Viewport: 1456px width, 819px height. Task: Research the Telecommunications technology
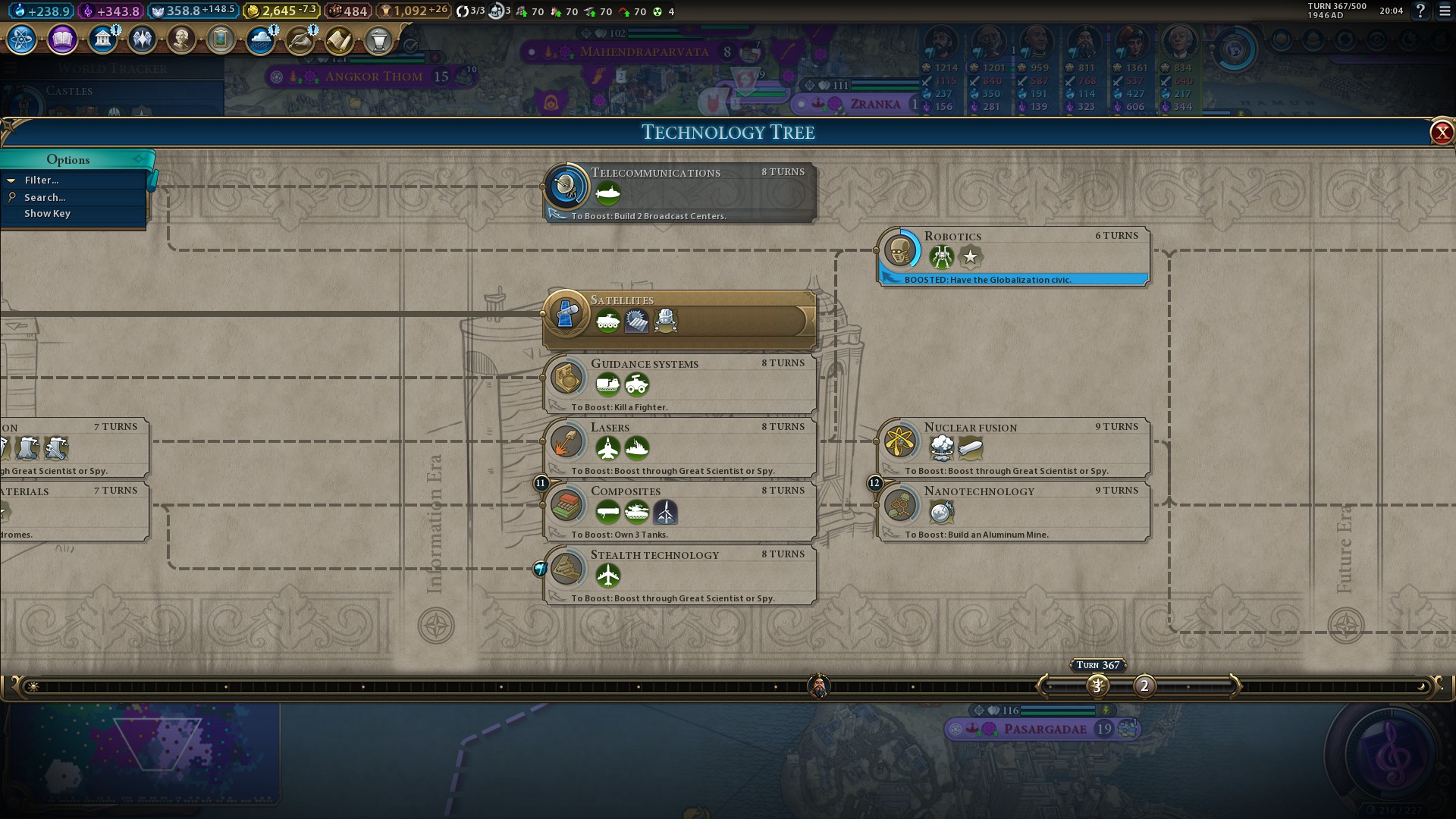click(x=680, y=192)
